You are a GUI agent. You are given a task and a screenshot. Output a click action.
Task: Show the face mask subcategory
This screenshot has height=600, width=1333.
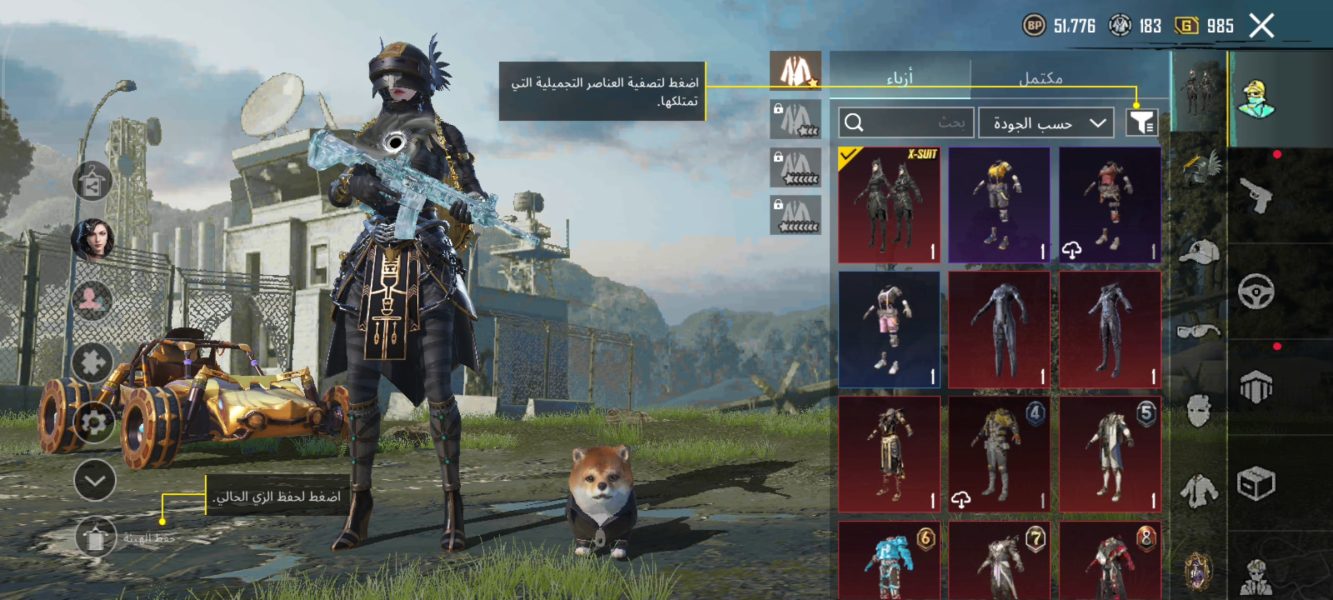[1199, 410]
